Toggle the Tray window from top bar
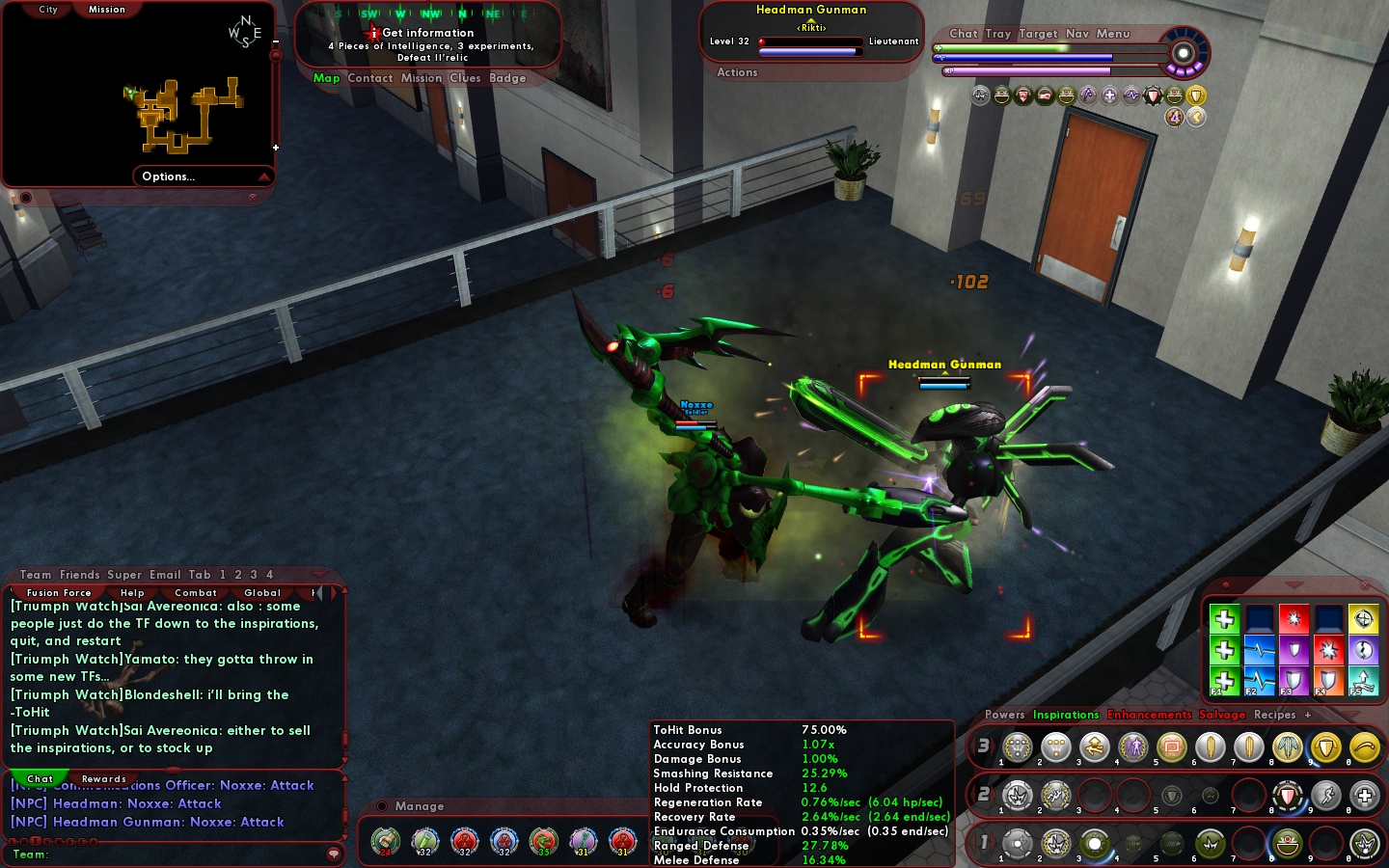This screenshot has width=1389, height=868. point(998,34)
